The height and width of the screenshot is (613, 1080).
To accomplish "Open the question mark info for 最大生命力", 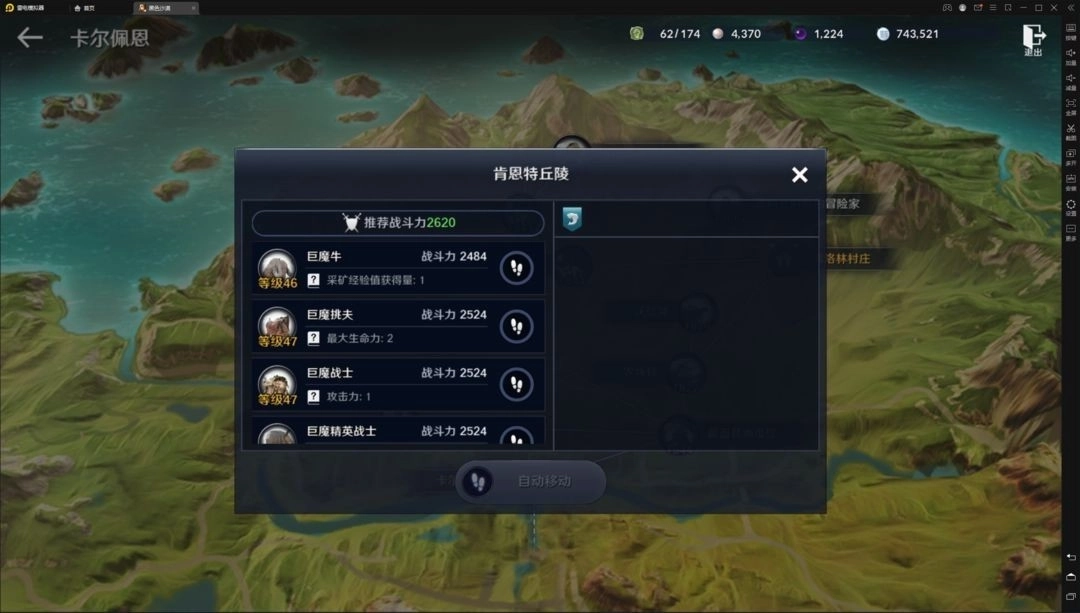I will click(x=314, y=339).
